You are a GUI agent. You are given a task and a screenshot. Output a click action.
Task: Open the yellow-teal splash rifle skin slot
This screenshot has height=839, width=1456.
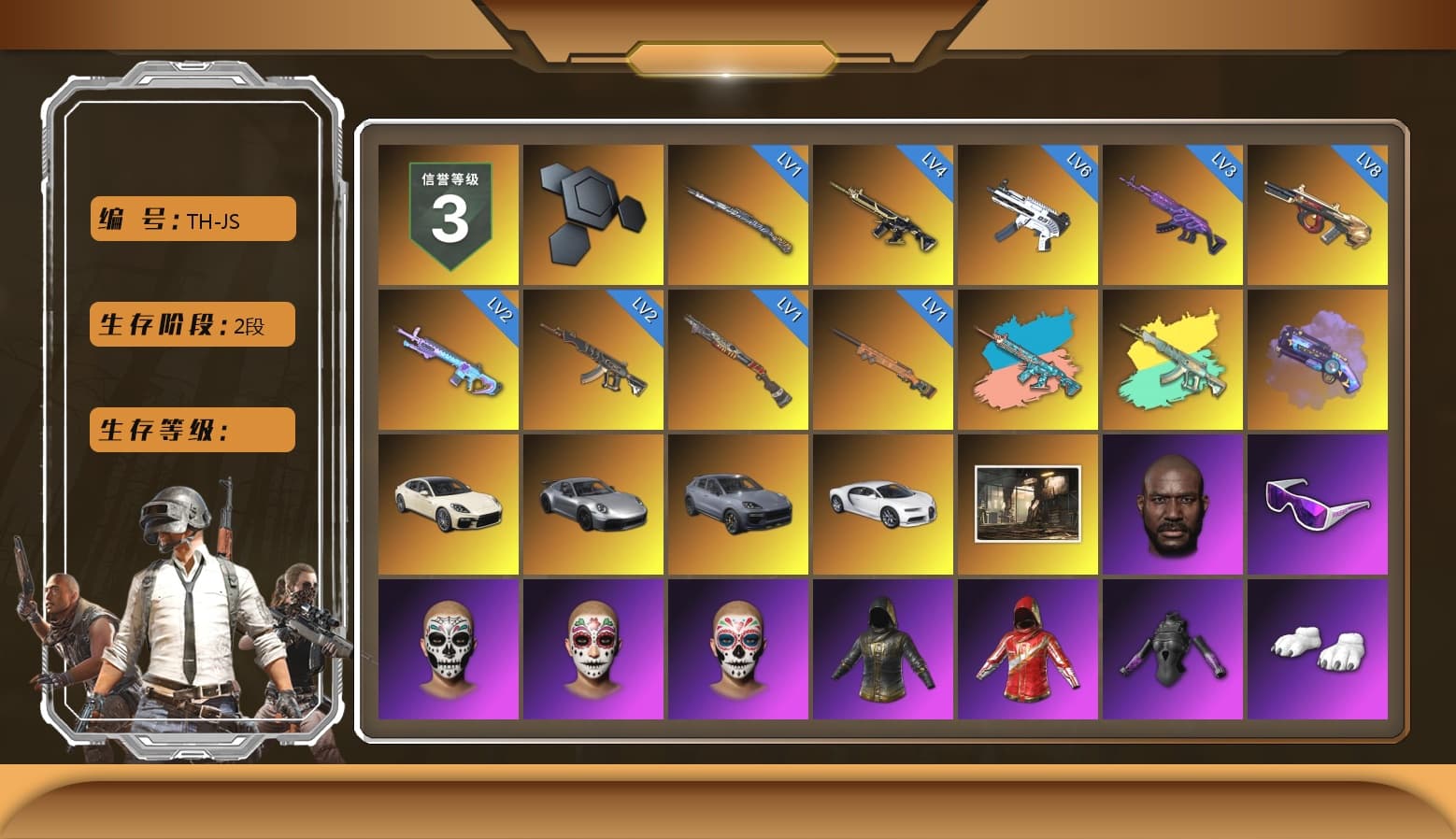pos(1172,360)
